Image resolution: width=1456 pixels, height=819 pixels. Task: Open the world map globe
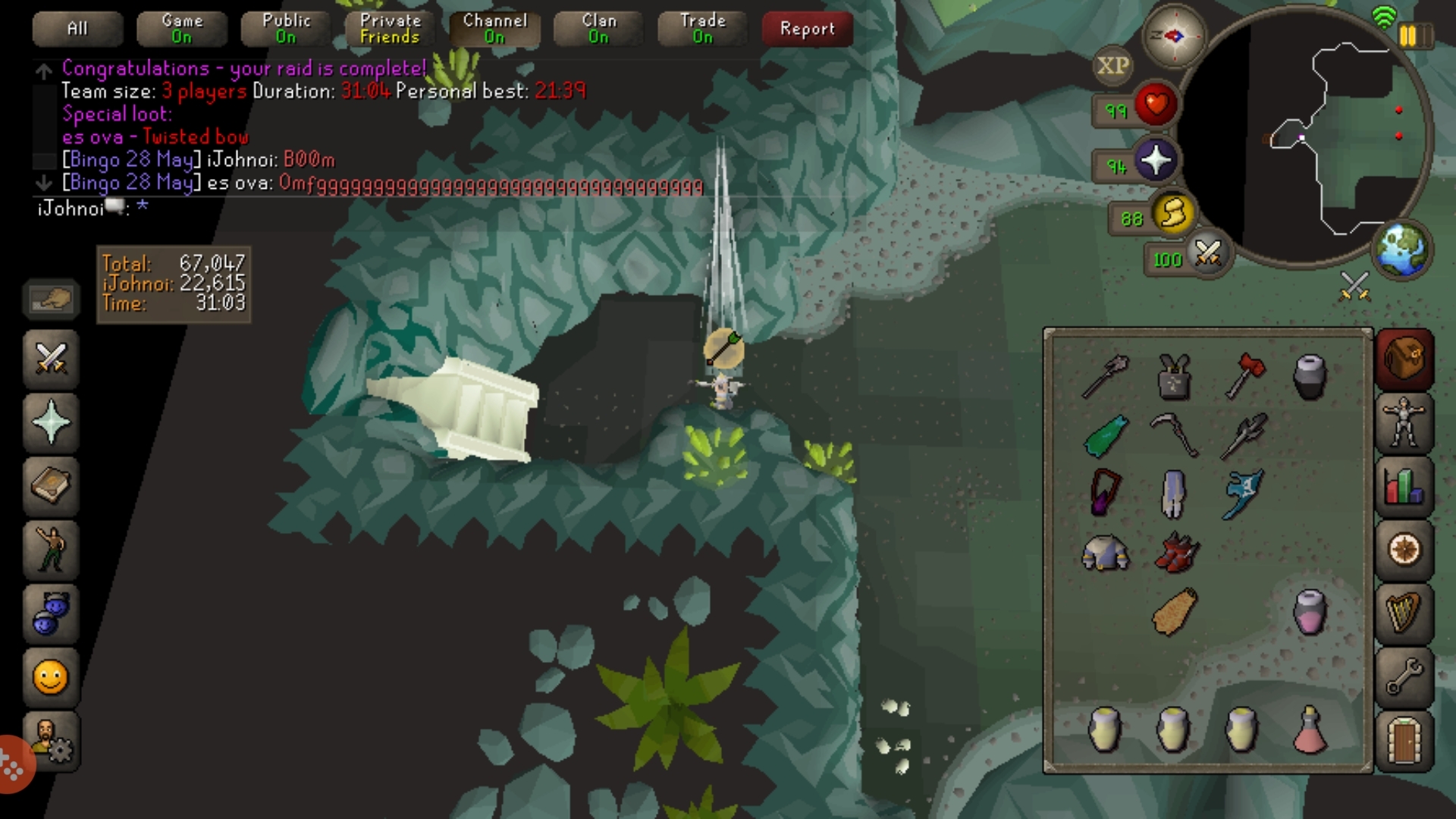point(1402,250)
